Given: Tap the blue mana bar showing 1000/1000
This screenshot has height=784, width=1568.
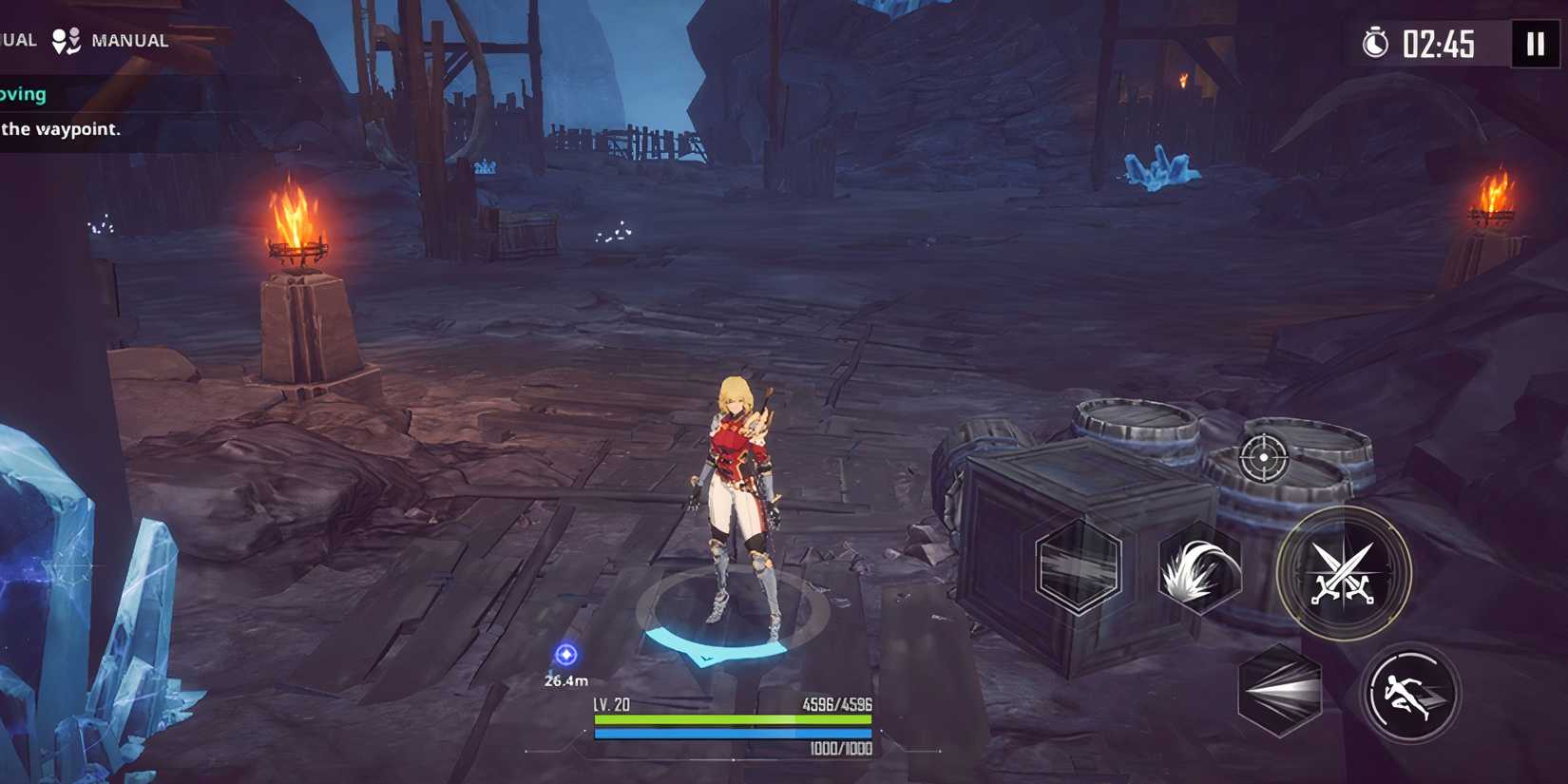Looking at the screenshot, I should pyautogui.click(x=732, y=734).
